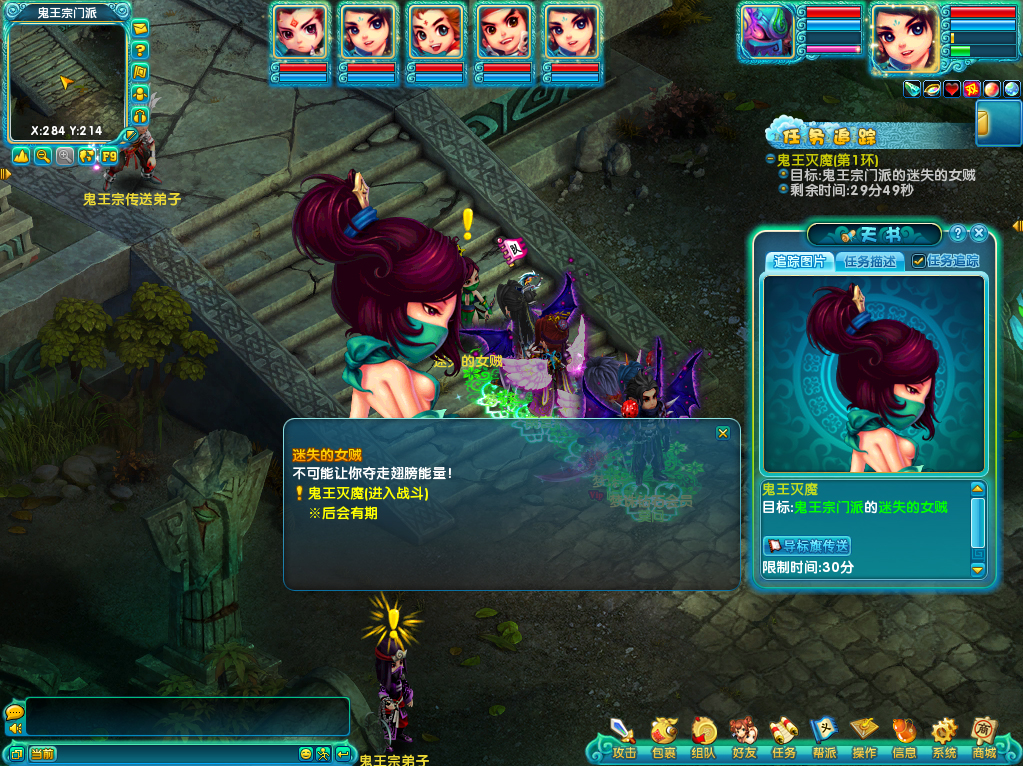
Task: Open the 帮派 guild menu
Action: pyautogui.click(x=824, y=738)
